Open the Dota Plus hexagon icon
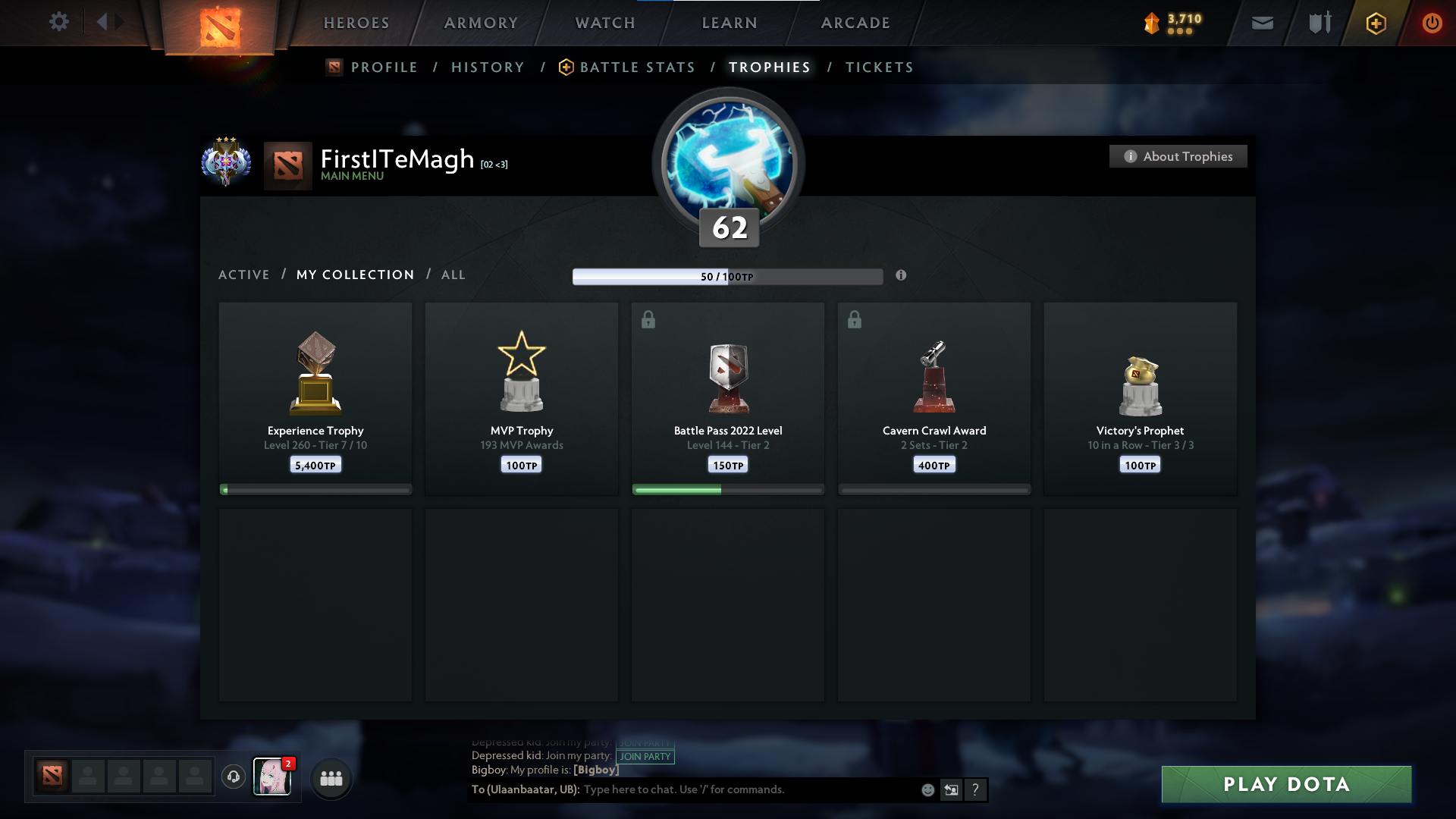This screenshot has width=1456, height=819. (1375, 23)
